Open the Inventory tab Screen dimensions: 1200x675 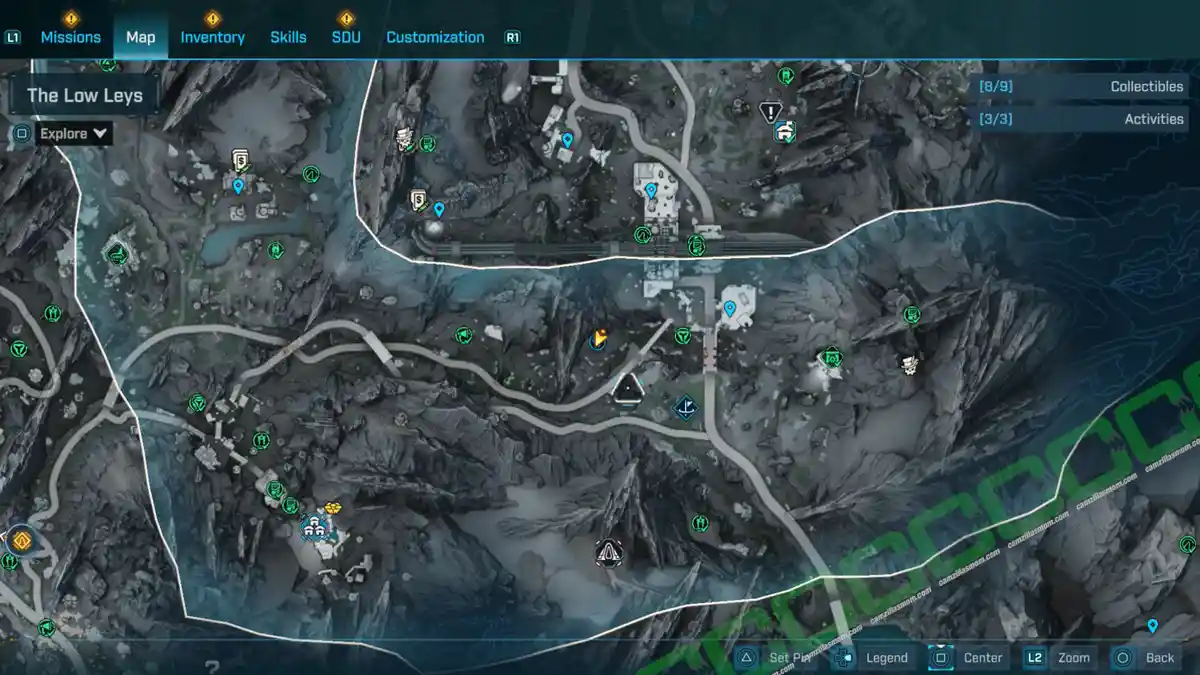pos(212,37)
